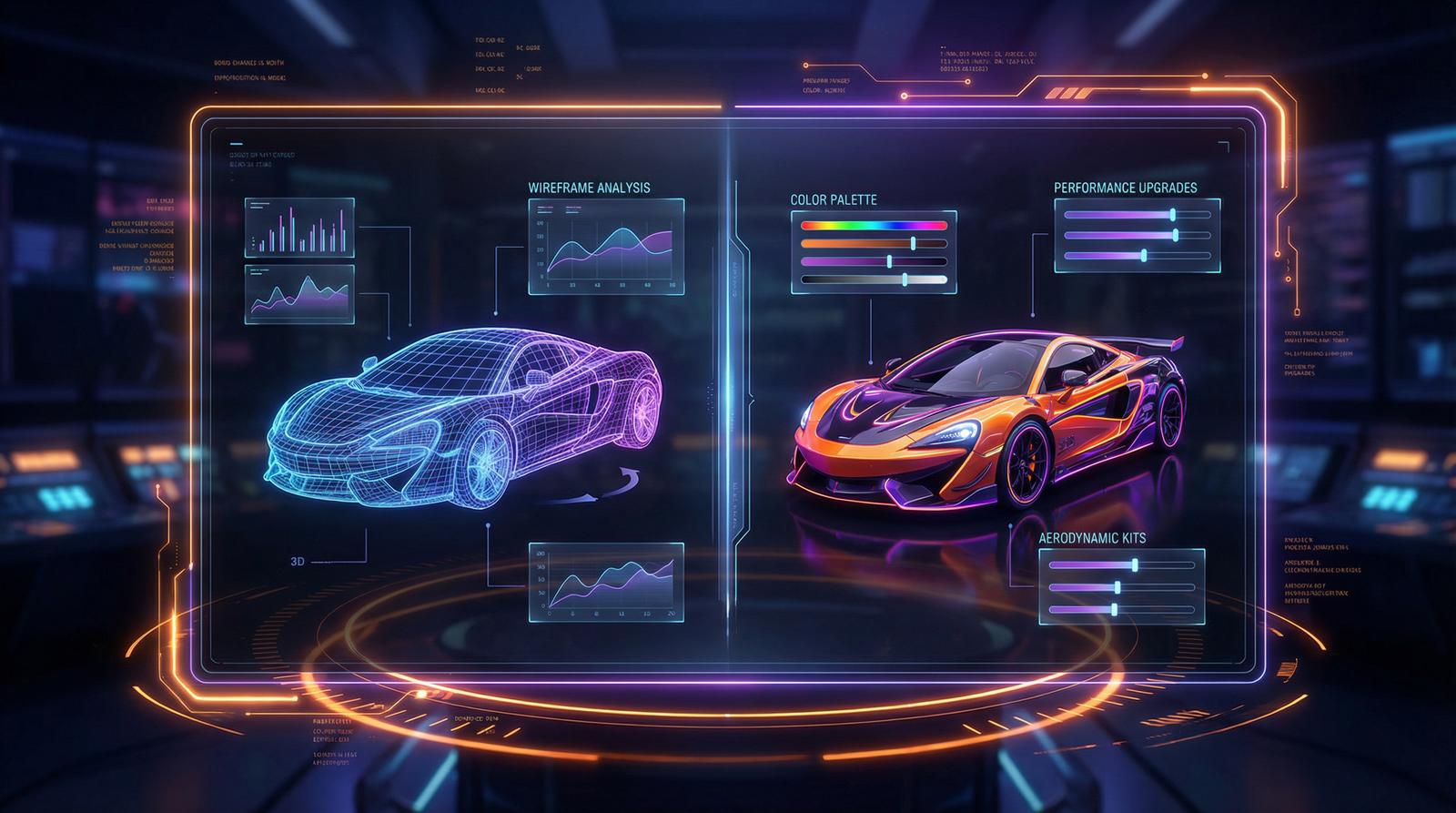Open the area chart beneath the bar chart
Screen dimensions: 1456x813
pos(298,294)
